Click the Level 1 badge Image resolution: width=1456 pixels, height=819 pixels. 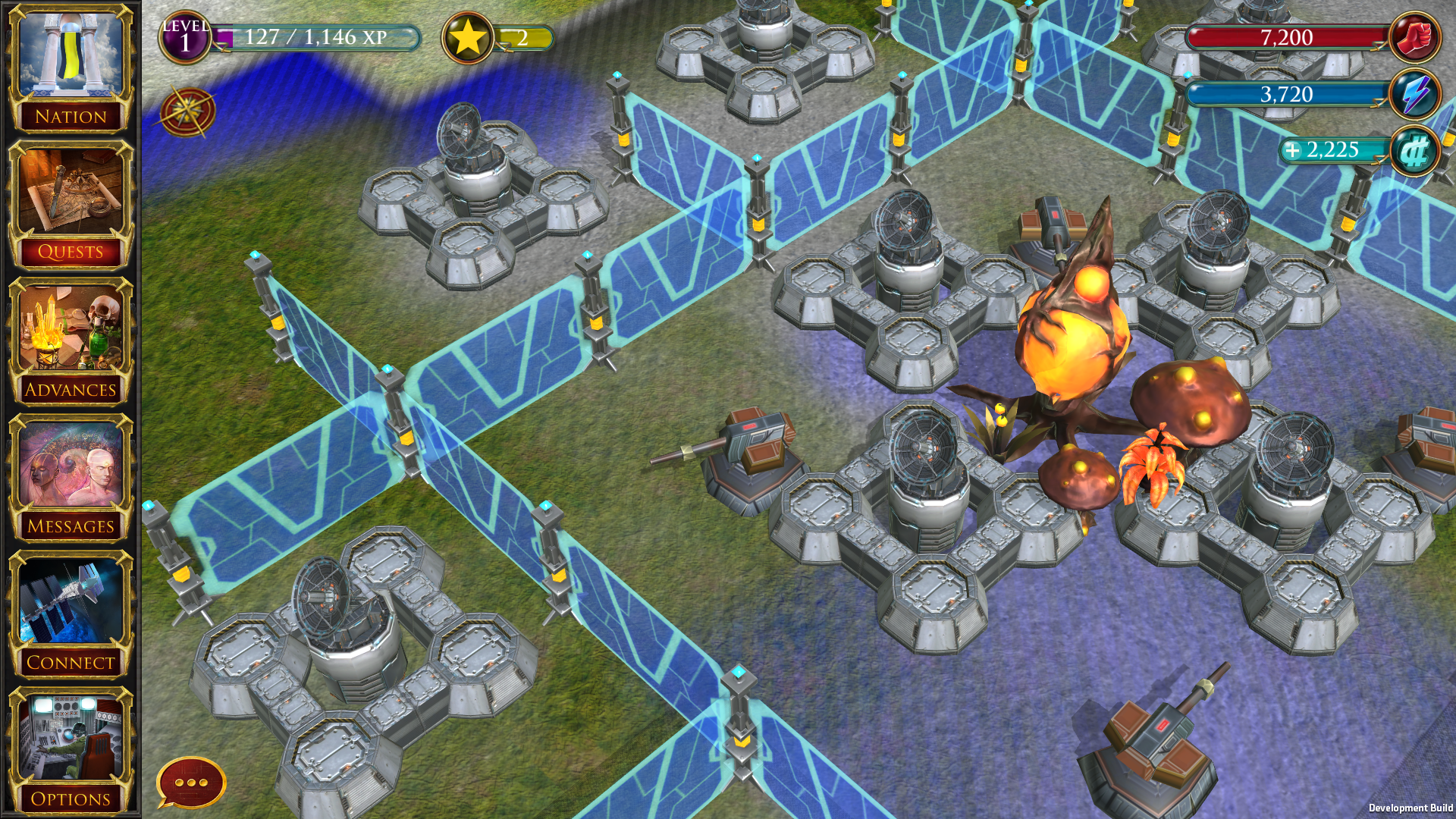click(x=184, y=35)
